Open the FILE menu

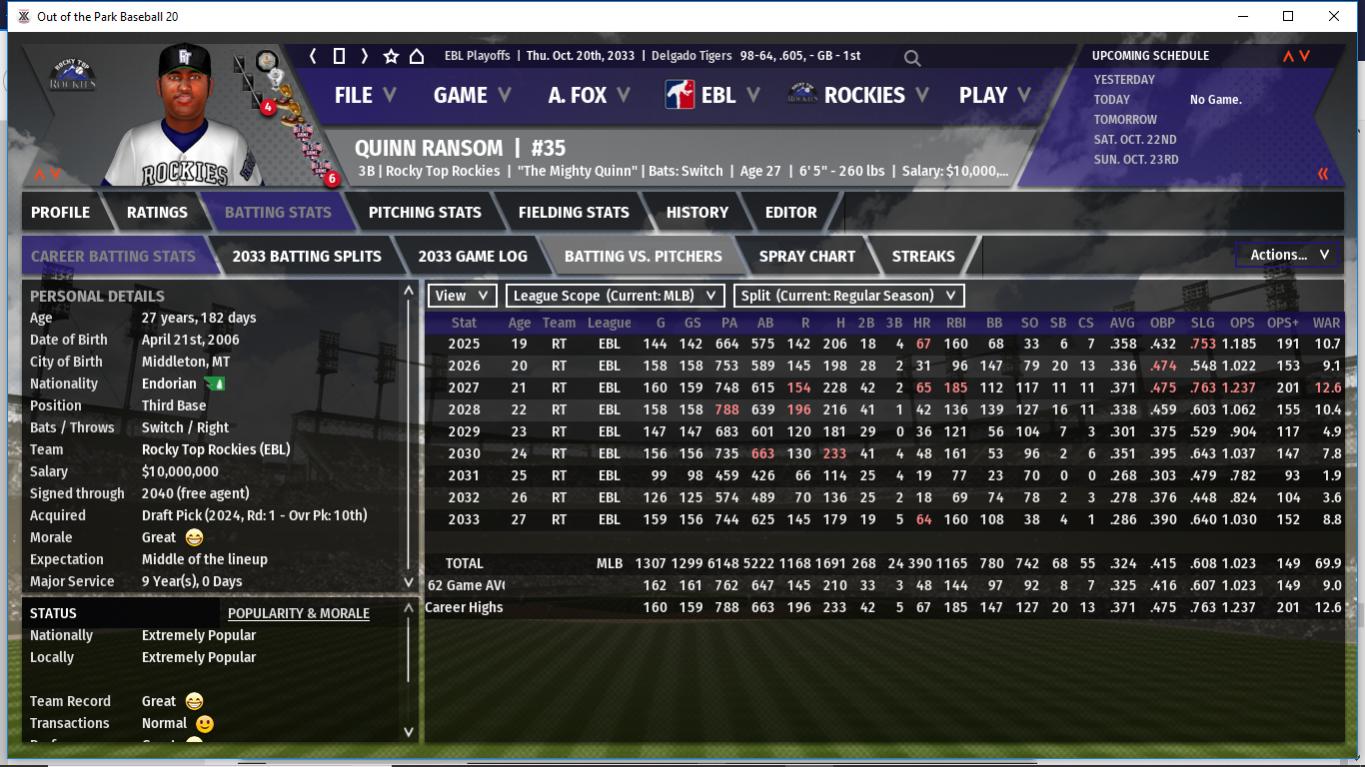point(364,95)
